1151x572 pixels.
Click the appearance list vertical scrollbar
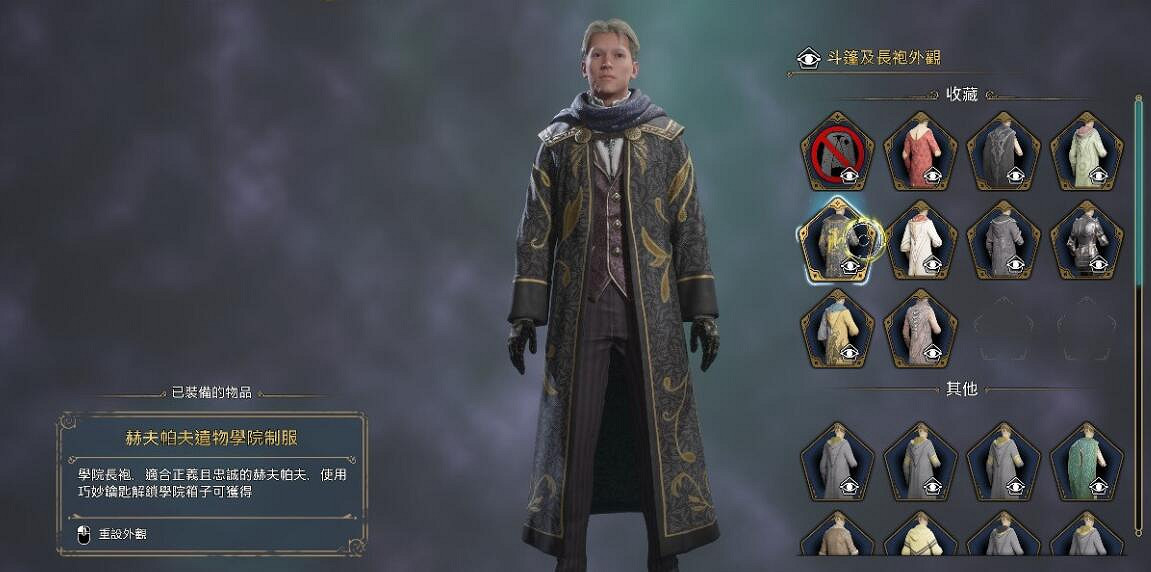tap(1138, 300)
